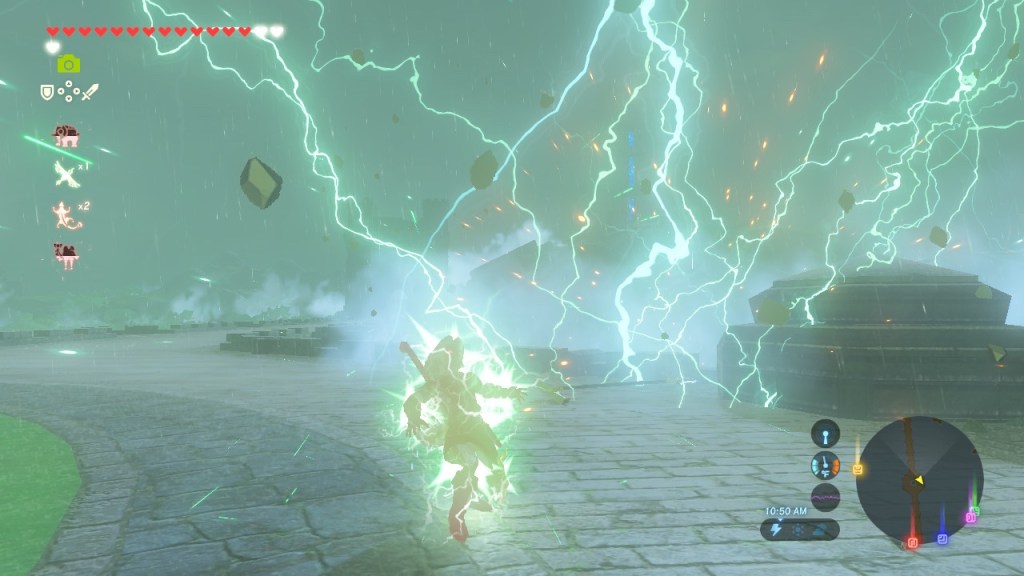
Task: Select the red stamp marker on minimap
Action: tap(912, 542)
